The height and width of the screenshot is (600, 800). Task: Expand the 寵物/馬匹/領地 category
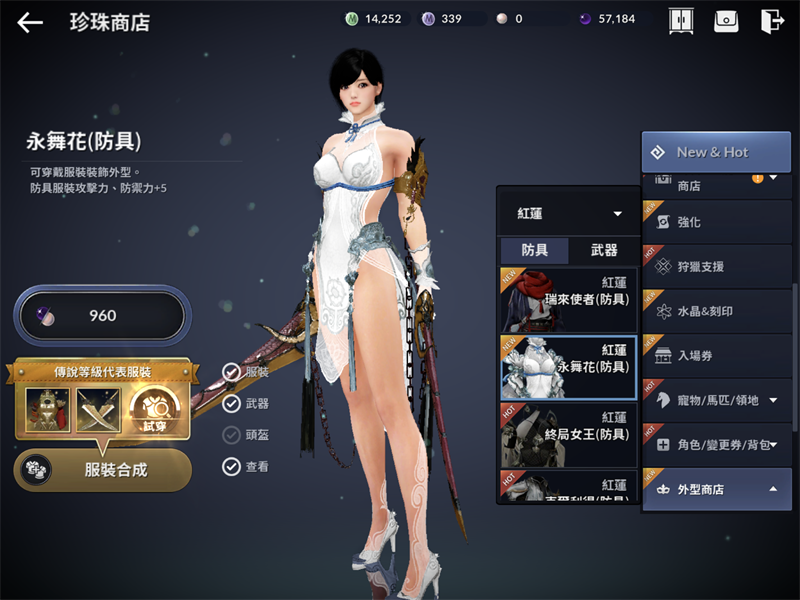[716, 400]
